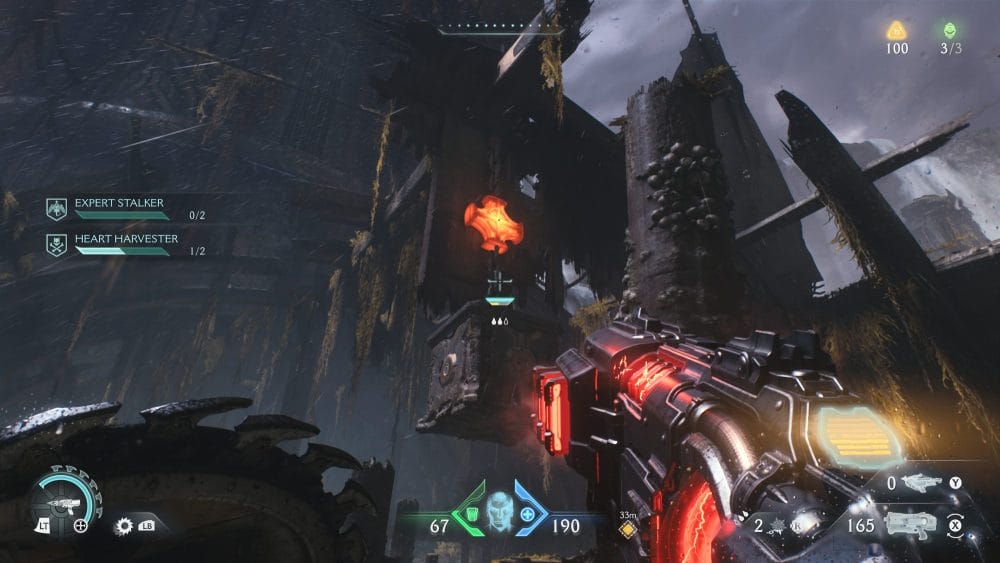Screen dimensions: 1000x563
Task: Click the circular weapon wheel icon
Action: (62, 497)
